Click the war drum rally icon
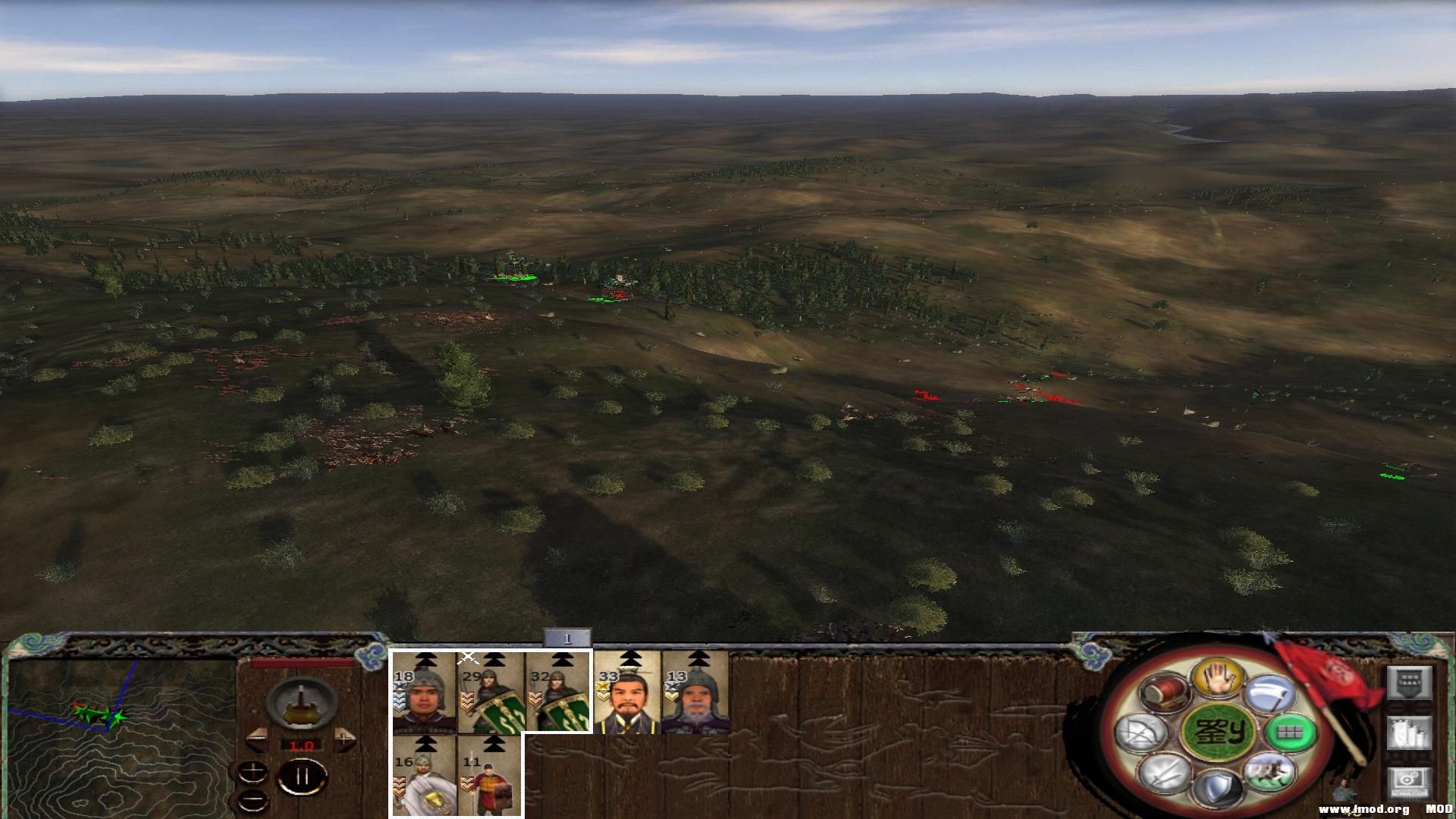 pyautogui.click(x=1163, y=692)
